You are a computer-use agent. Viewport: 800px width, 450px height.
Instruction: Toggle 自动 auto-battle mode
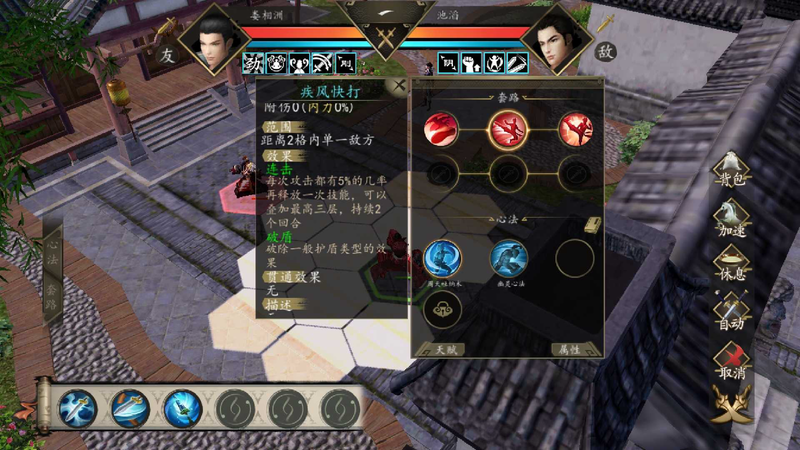(730, 312)
